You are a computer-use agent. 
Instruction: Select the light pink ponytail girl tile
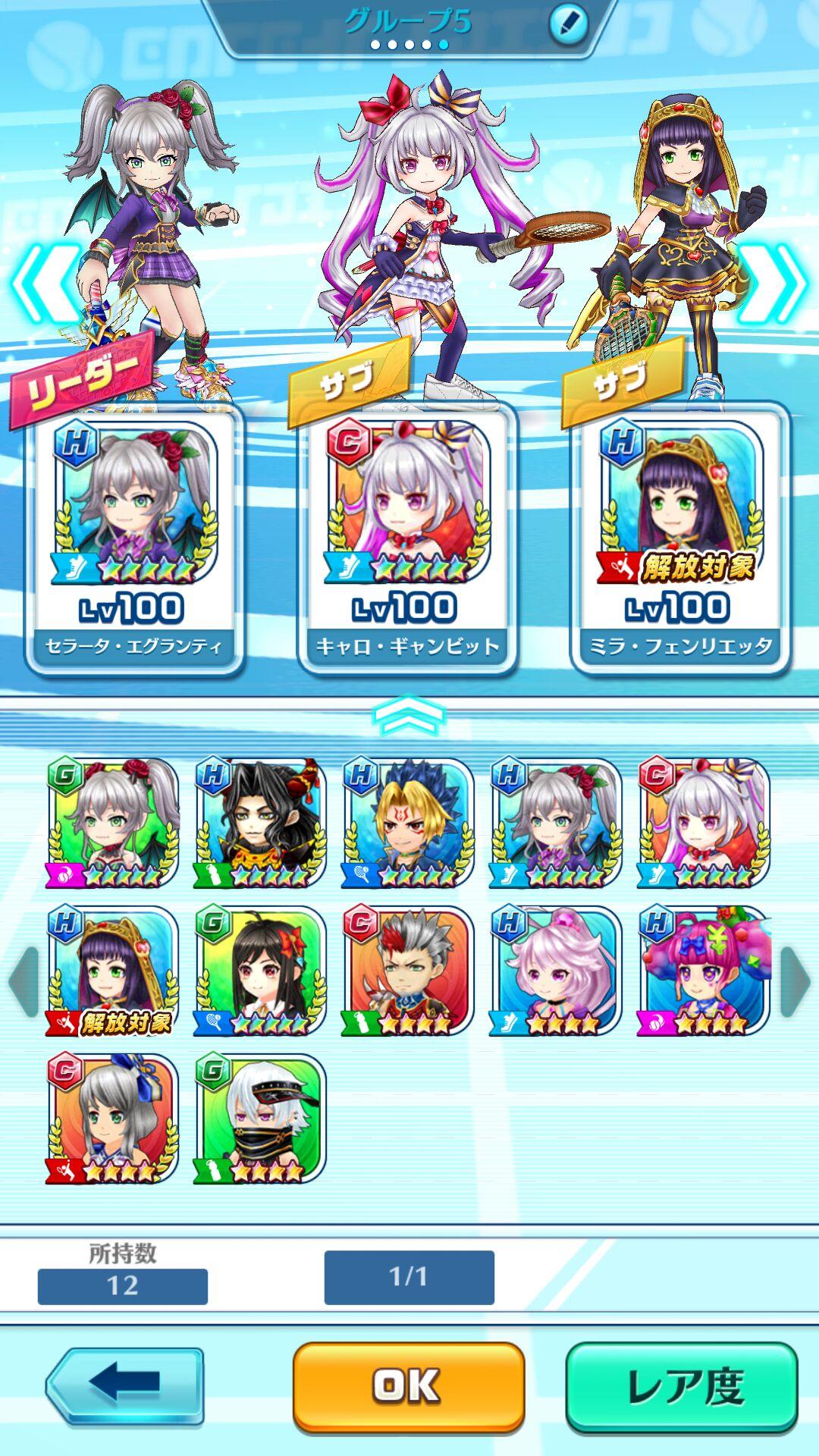coord(555,971)
